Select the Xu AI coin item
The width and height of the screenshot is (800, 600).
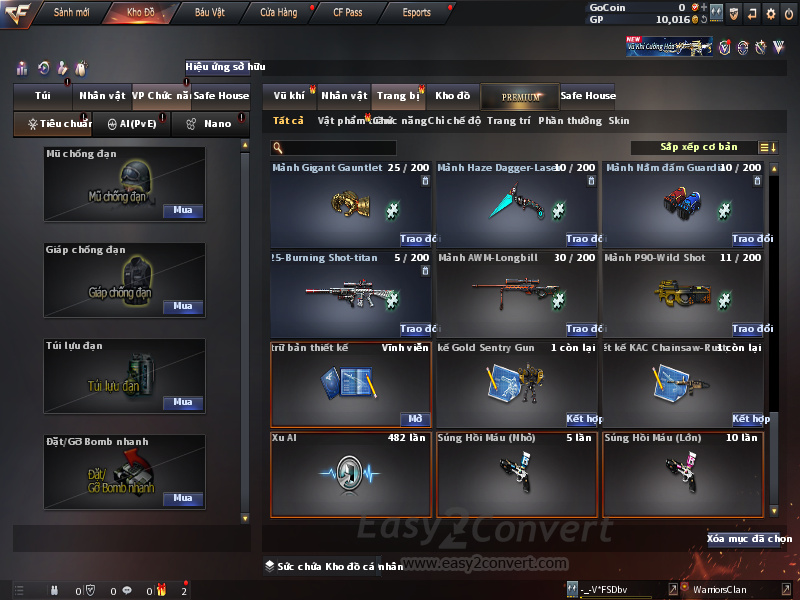(x=351, y=472)
